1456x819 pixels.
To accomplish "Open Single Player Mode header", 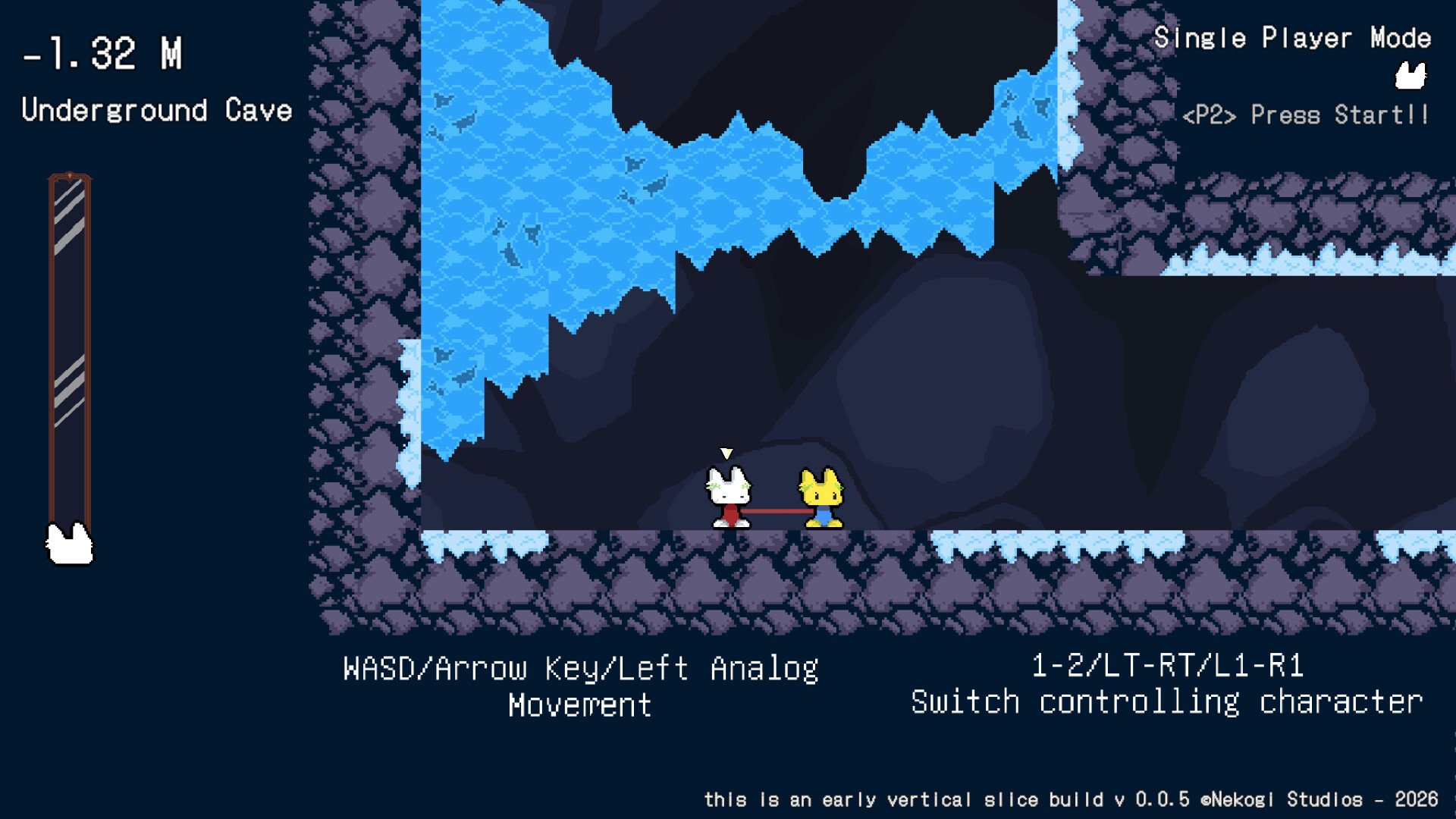I will [x=1292, y=38].
